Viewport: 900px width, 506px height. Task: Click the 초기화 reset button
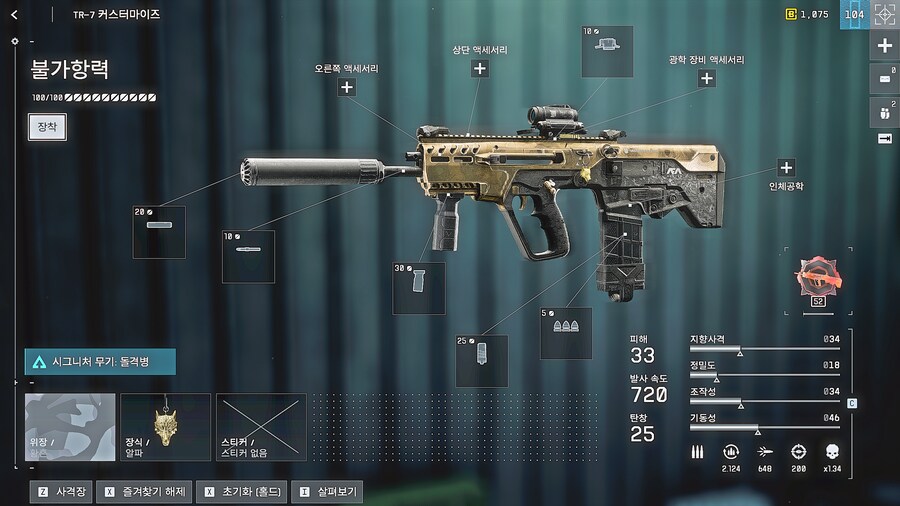coord(241,492)
